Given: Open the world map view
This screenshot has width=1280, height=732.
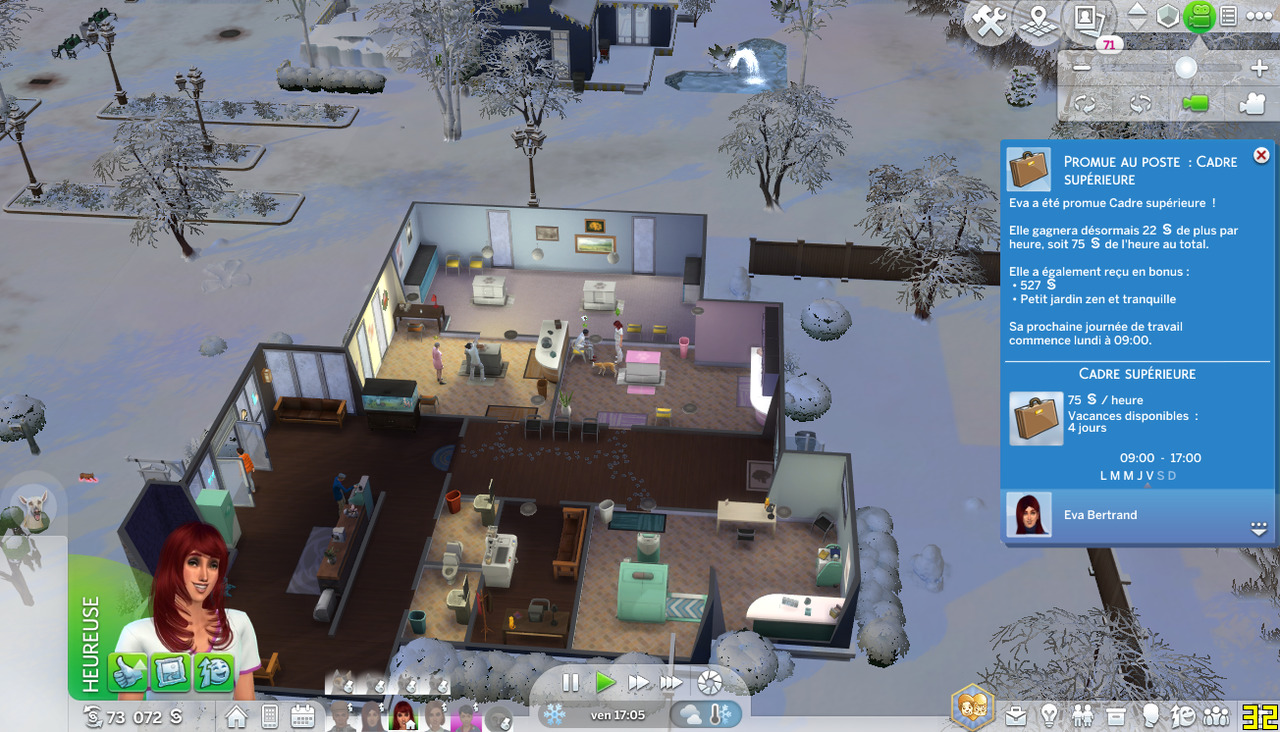Looking at the screenshot, I should pos(1039,23).
